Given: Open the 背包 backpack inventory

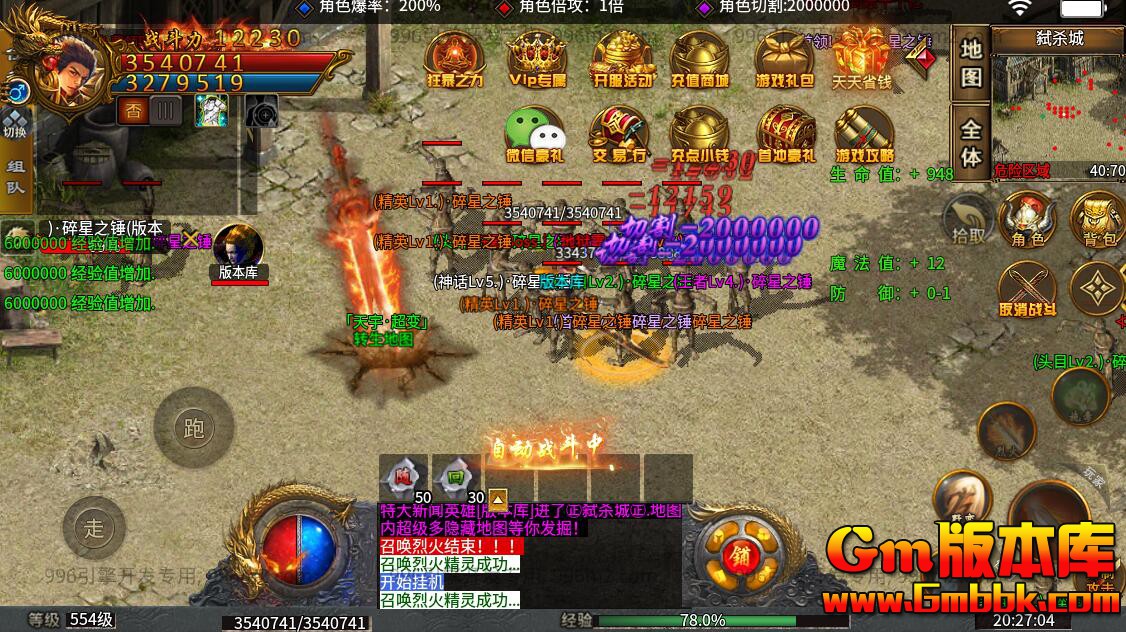Looking at the screenshot, I should pos(1097,218).
